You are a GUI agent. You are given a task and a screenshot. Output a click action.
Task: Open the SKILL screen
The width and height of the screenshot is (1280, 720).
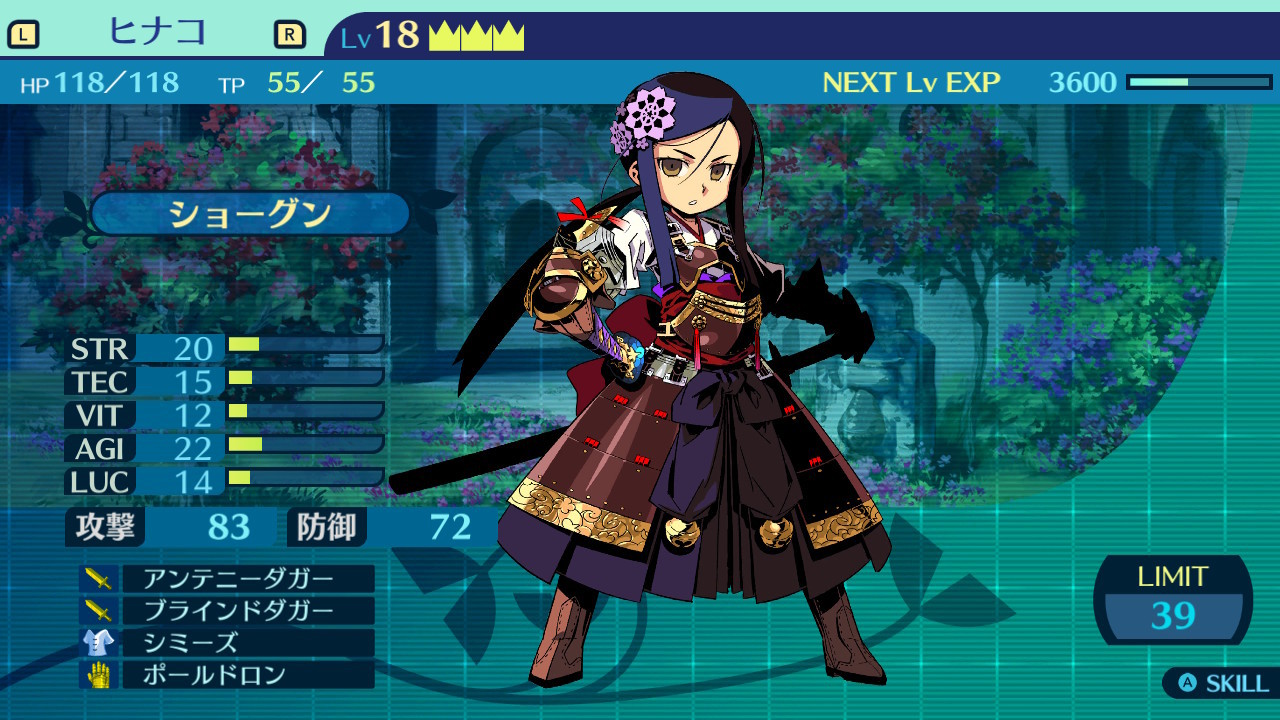coord(1223,684)
